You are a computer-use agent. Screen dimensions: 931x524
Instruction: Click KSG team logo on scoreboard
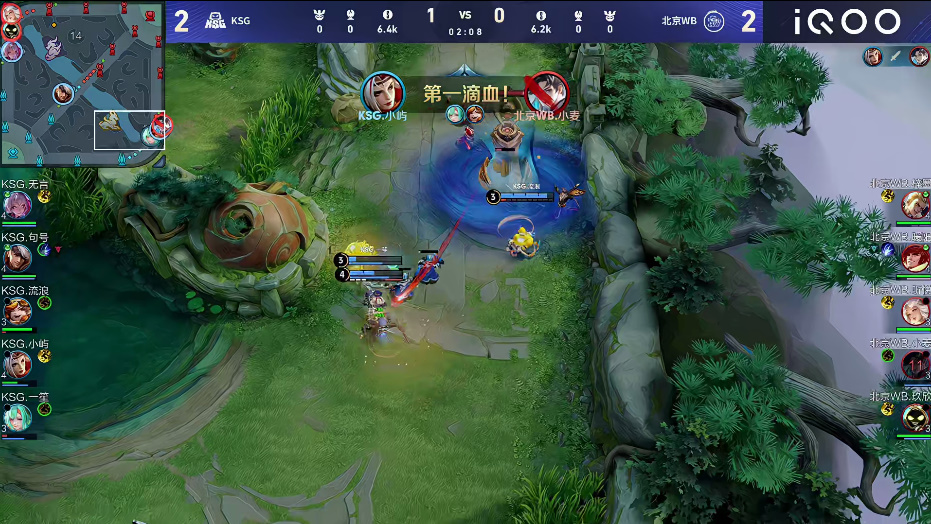click(215, 20)
